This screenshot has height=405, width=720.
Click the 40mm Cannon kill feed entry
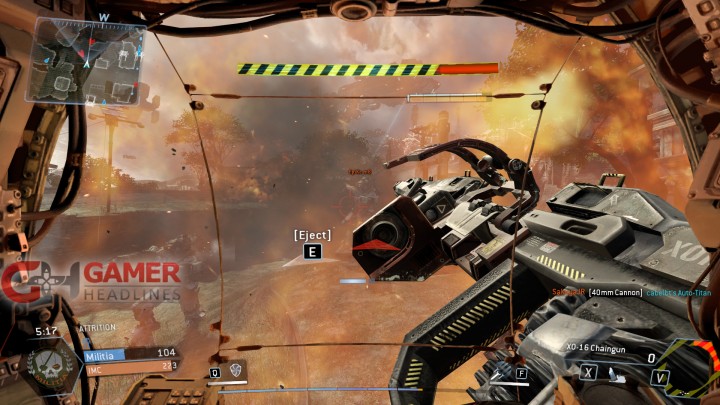(614, 291)
